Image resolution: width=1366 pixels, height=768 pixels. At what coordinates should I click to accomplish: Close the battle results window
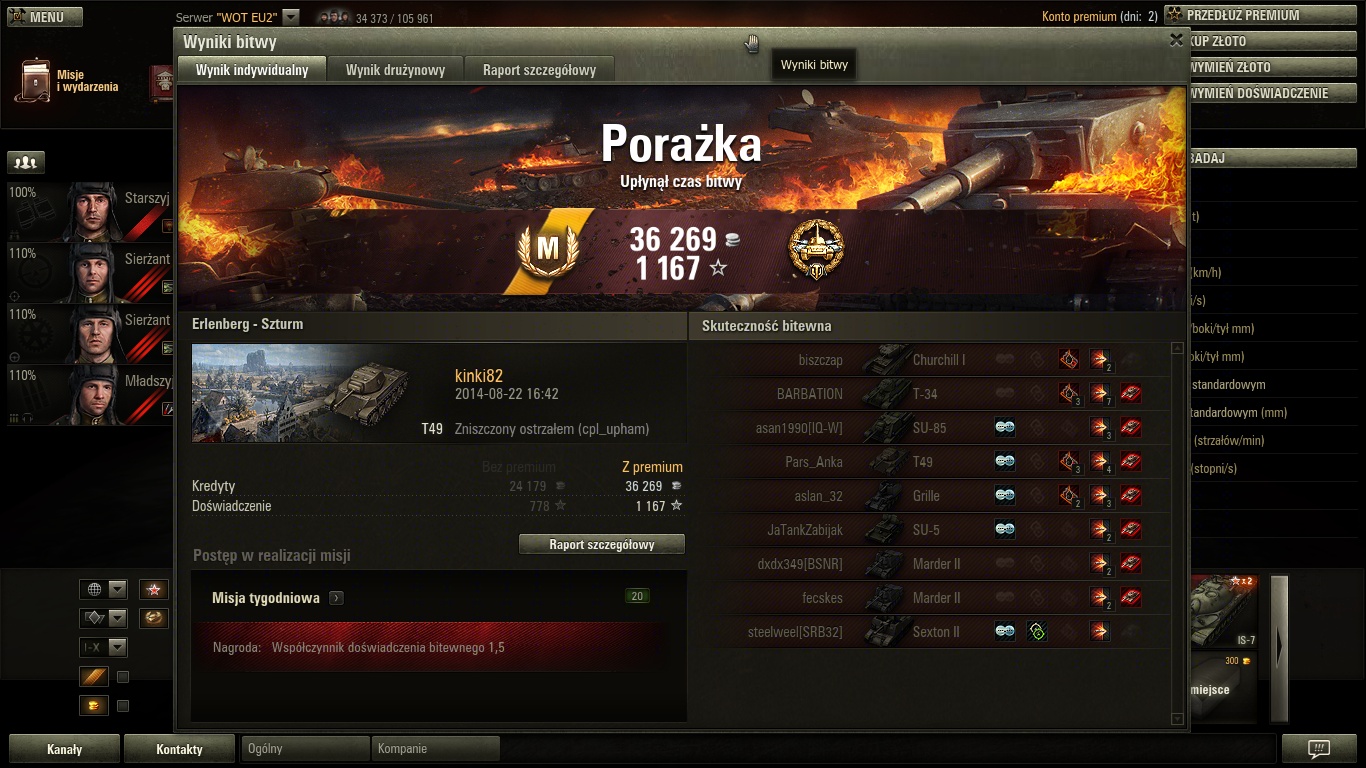click(1176, 40)
